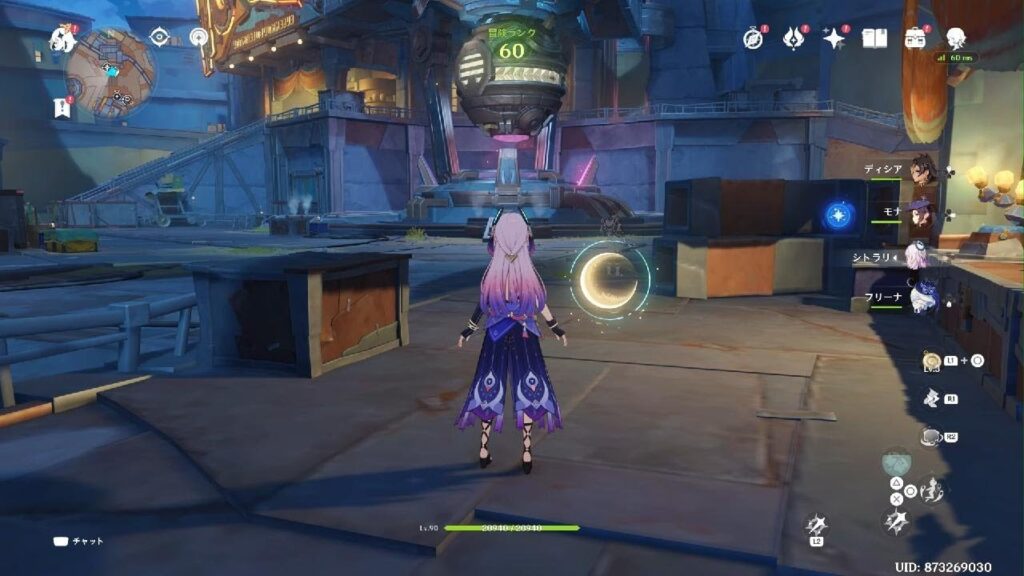Open the backpack inventory icon
Screen dimensions: 1024x576
tap(914, 38)
